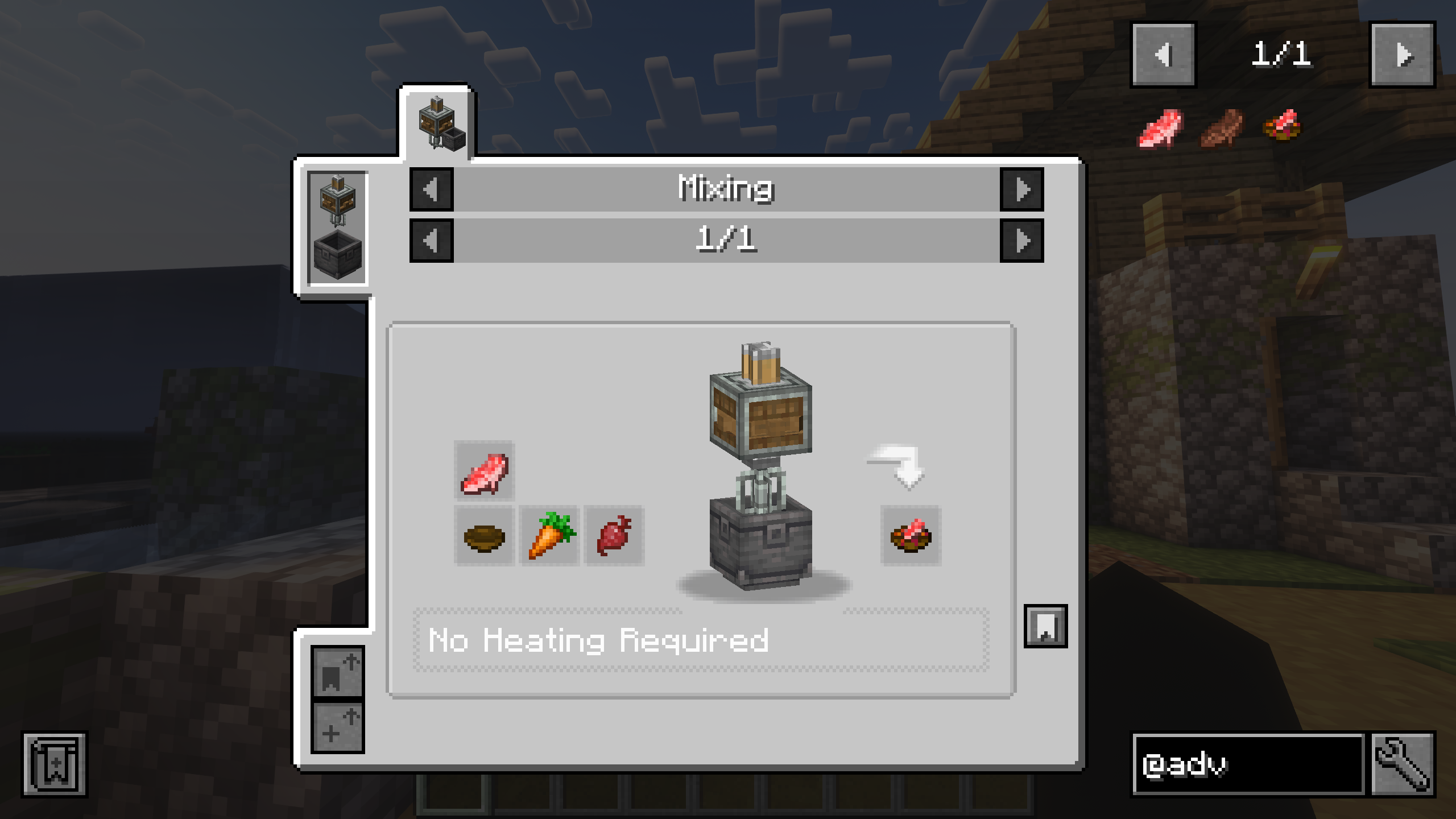Bookmark this recipe with the small bookmark button

point(1045,626)
